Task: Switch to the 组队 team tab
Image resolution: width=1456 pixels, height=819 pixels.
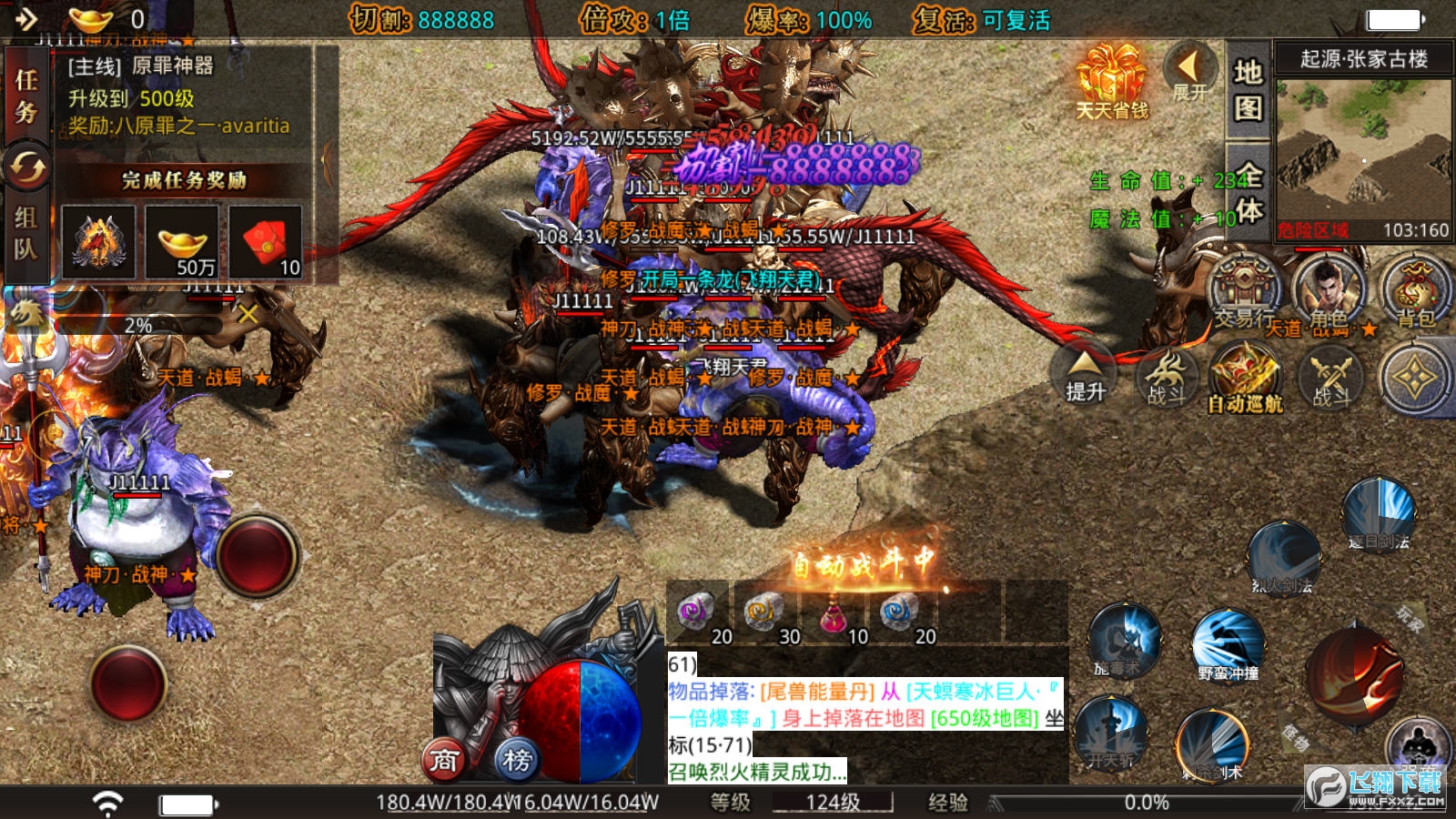Action: click(25, 233)
